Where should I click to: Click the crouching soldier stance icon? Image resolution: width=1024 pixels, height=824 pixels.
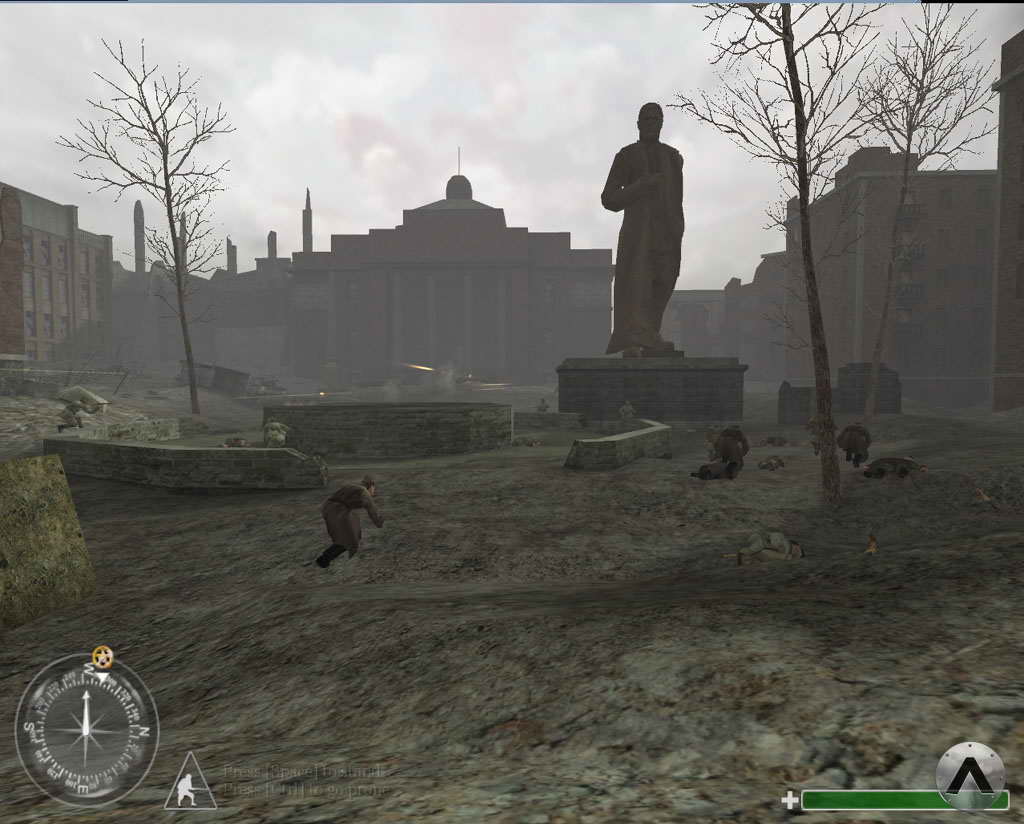pos(189,784)
